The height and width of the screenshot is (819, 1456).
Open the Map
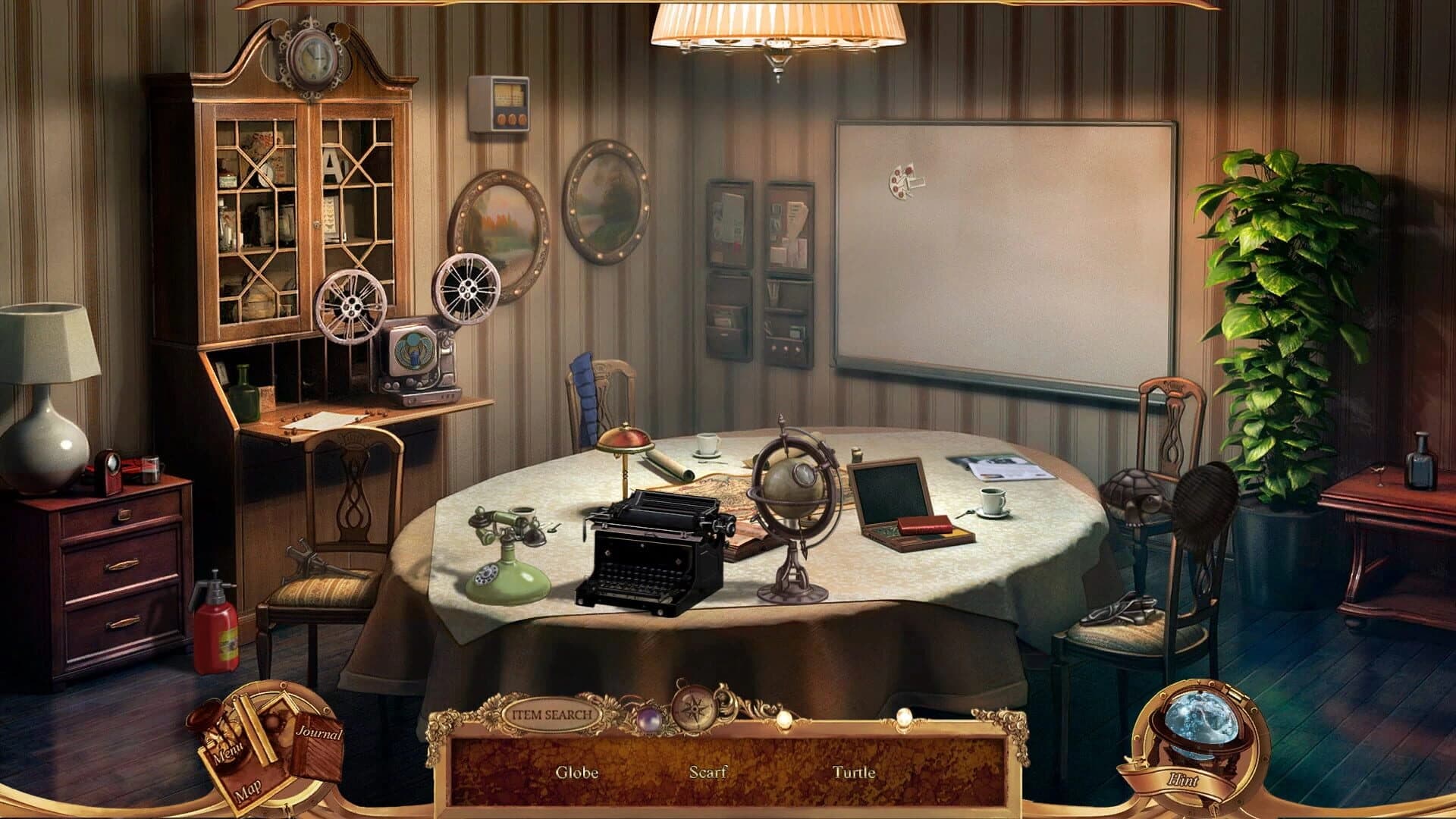click(x=250, y=790)
